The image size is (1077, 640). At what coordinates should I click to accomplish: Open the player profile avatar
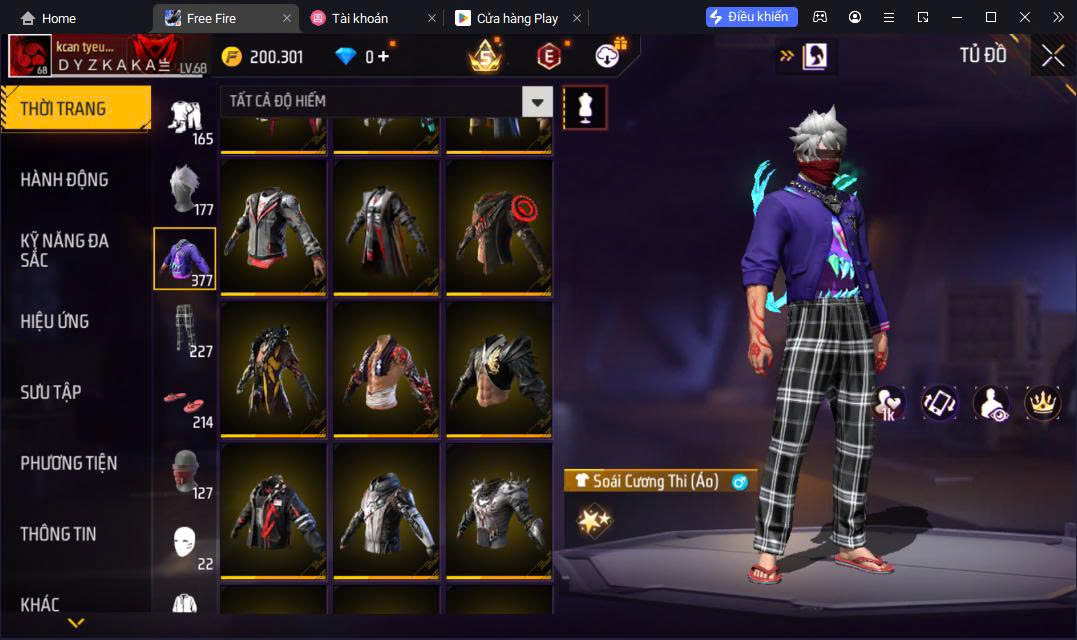[30, 56]
